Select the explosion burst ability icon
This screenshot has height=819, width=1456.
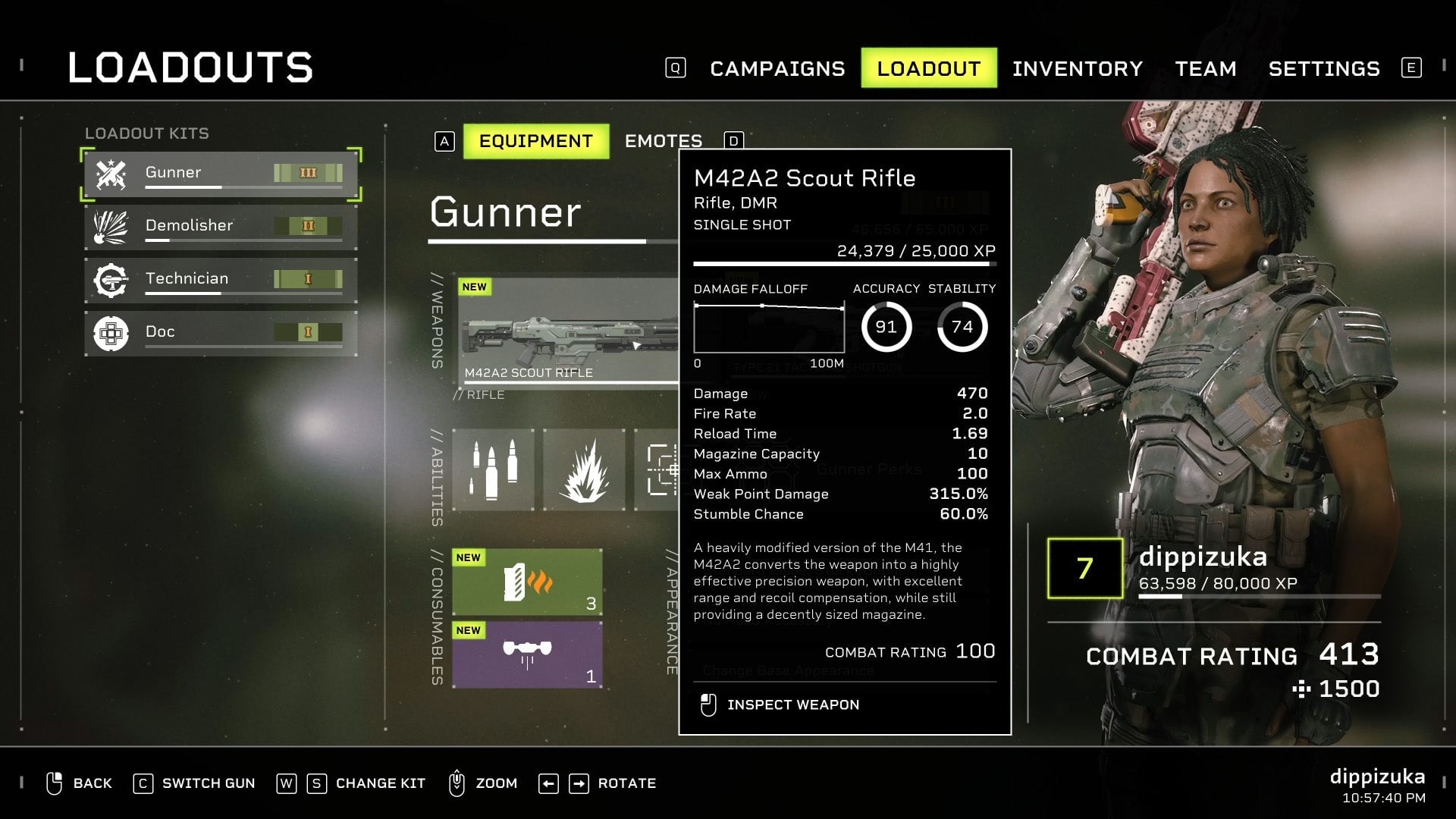click(584, 470)
